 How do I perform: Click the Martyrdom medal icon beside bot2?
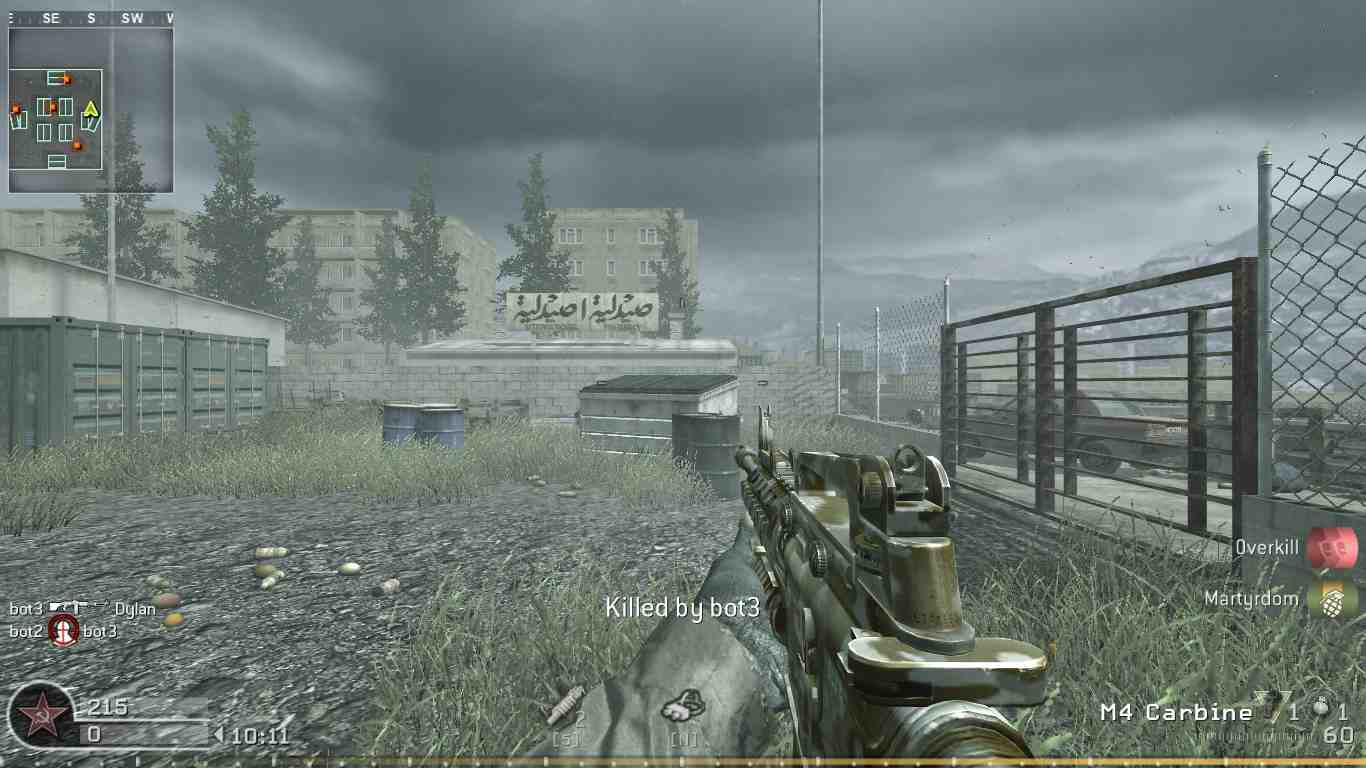pyautogui.click(x=63, y=633)
